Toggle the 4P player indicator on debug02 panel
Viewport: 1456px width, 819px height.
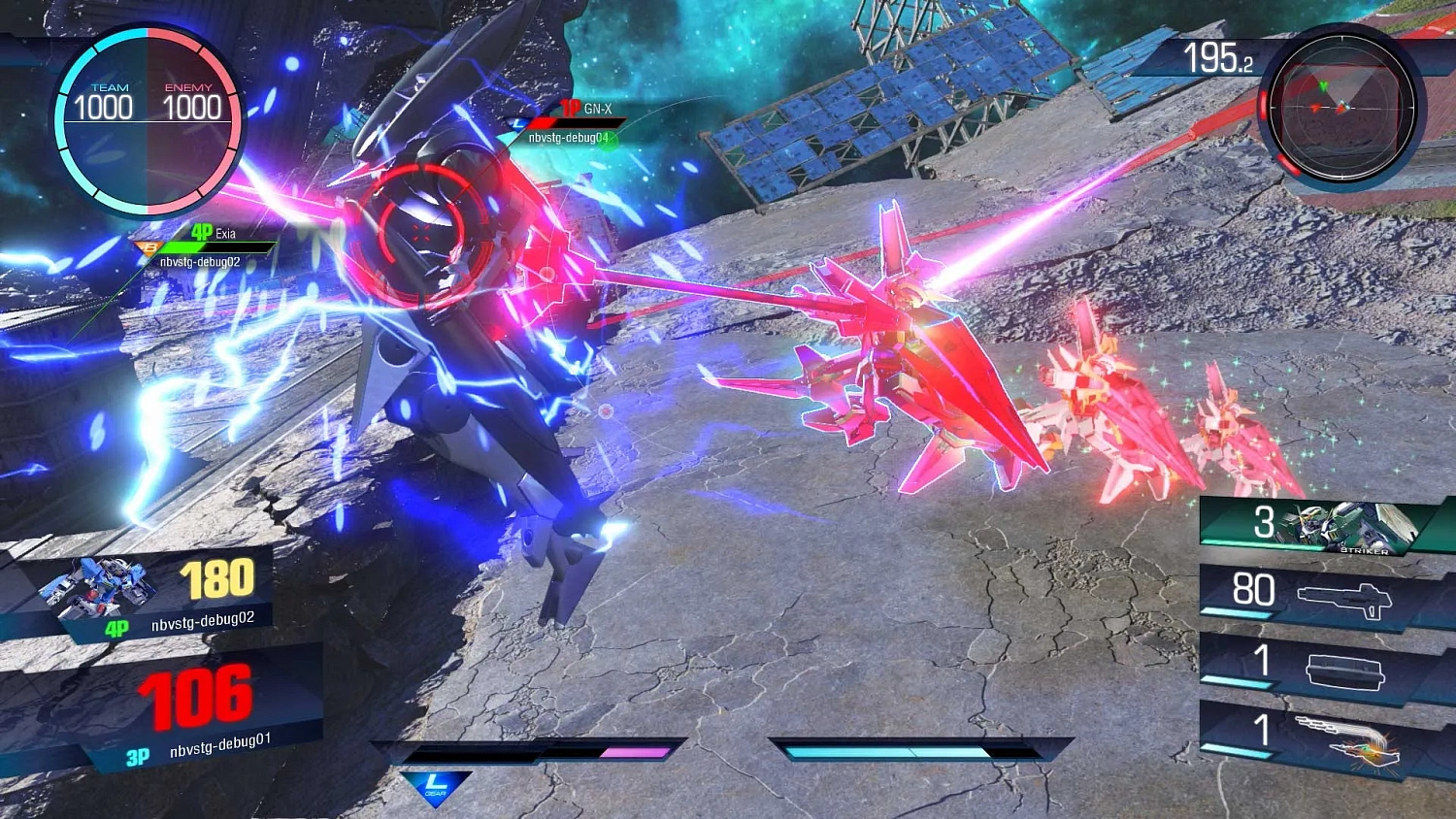click(117, 628)
